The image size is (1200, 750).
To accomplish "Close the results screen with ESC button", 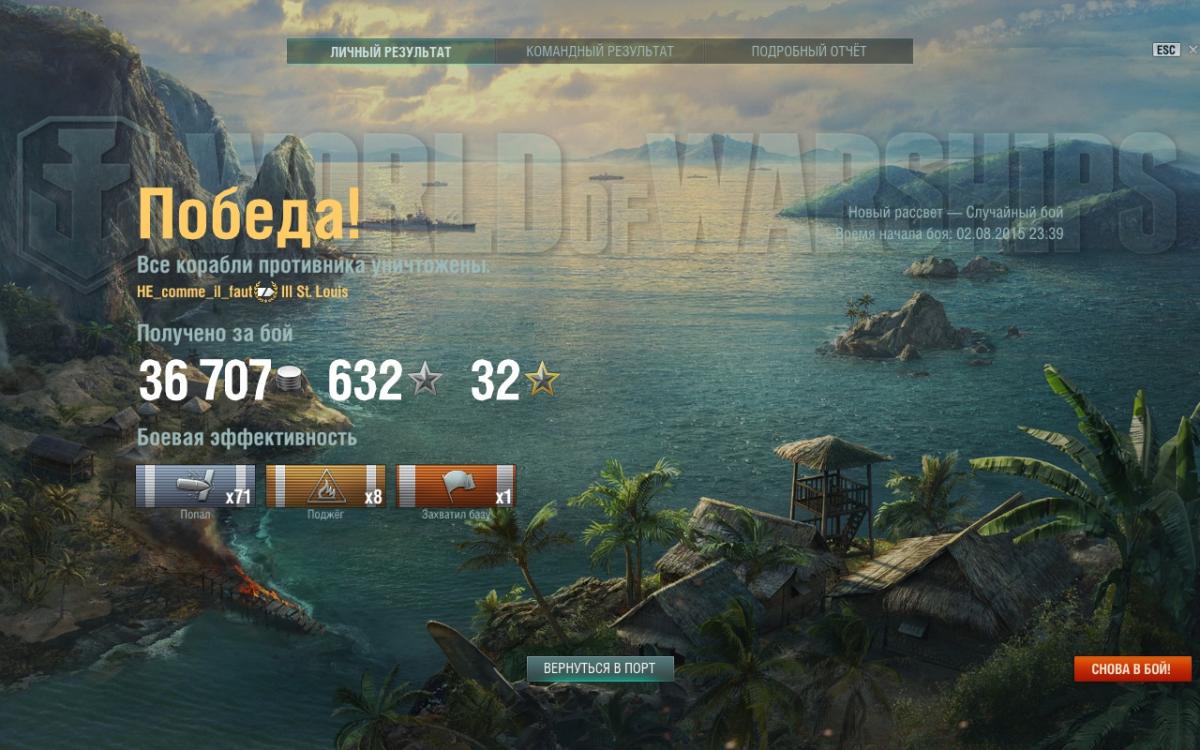I will tap(1166, 50).
